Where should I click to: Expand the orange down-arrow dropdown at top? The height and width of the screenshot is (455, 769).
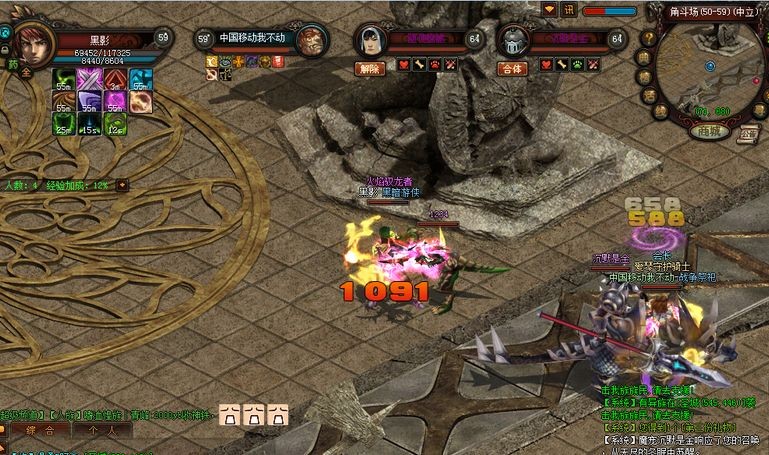pyautogui.click(x=548, y=9)
